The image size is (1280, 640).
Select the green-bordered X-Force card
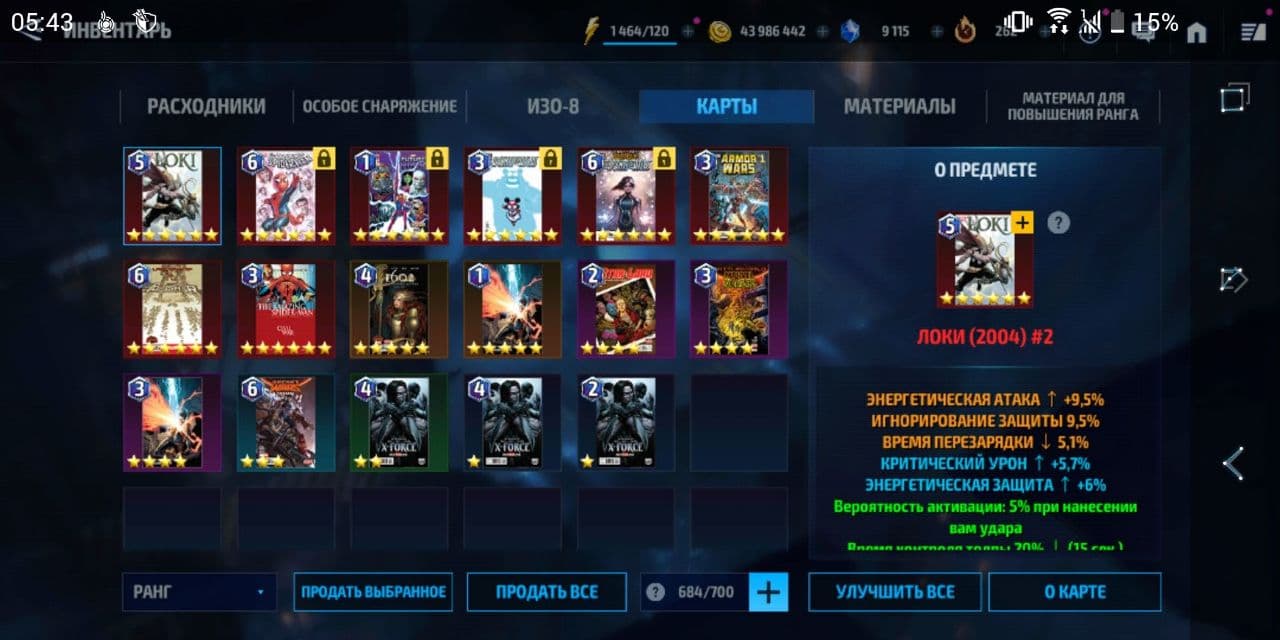click(x=399, y=422)
